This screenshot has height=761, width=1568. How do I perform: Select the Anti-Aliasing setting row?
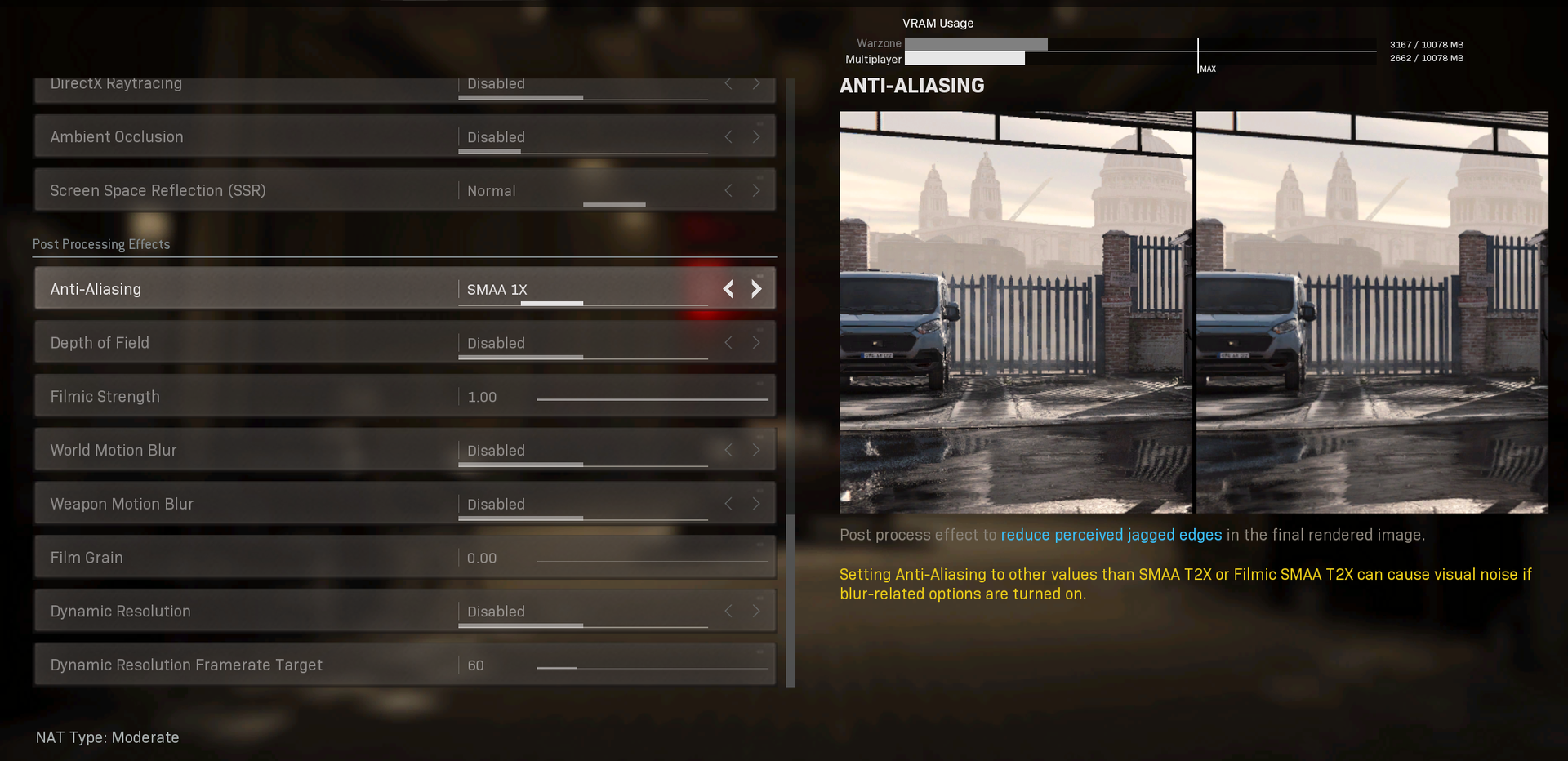coord(245,289)
